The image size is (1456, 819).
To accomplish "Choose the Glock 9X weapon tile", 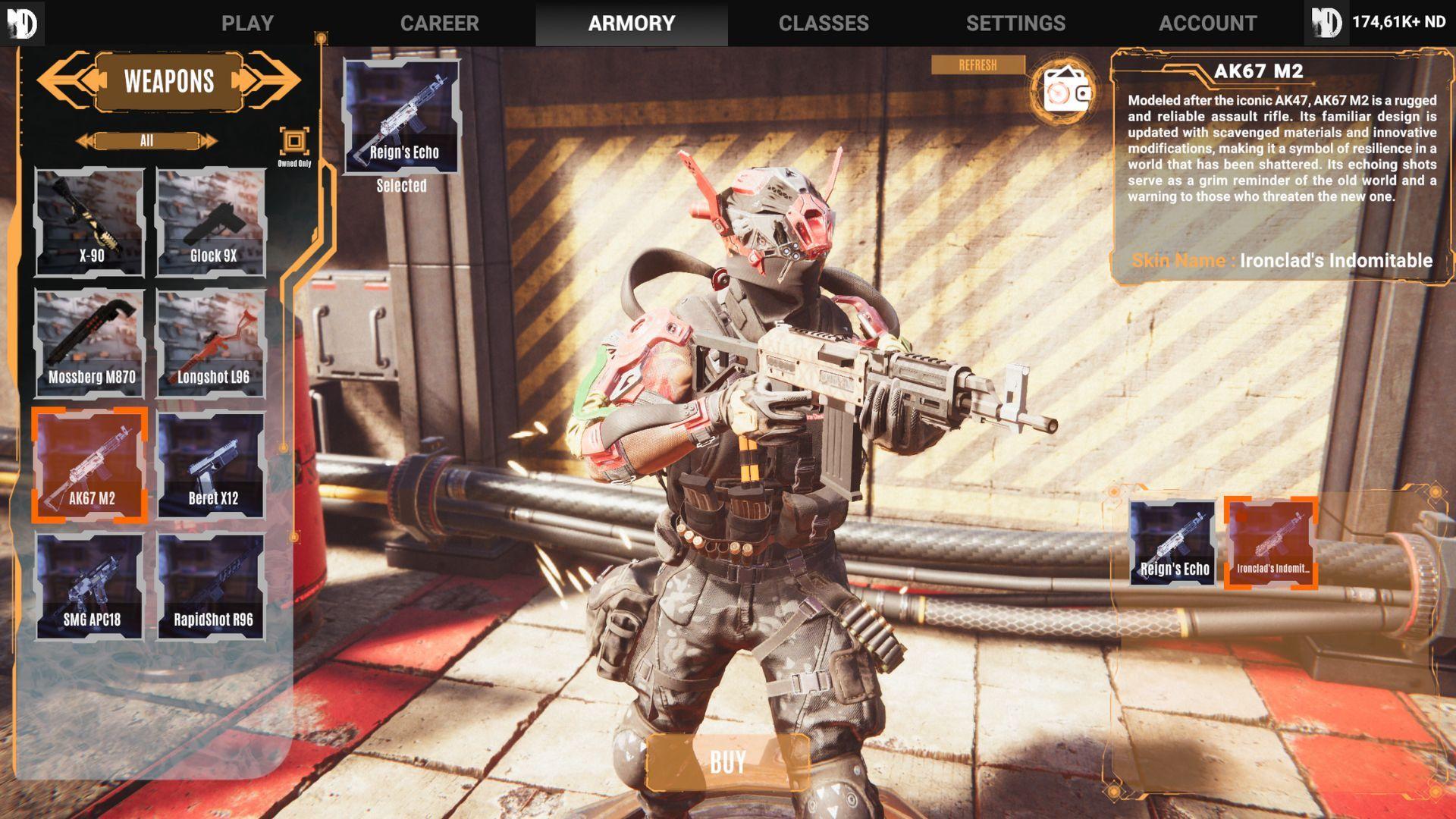I will click(212, 223).
